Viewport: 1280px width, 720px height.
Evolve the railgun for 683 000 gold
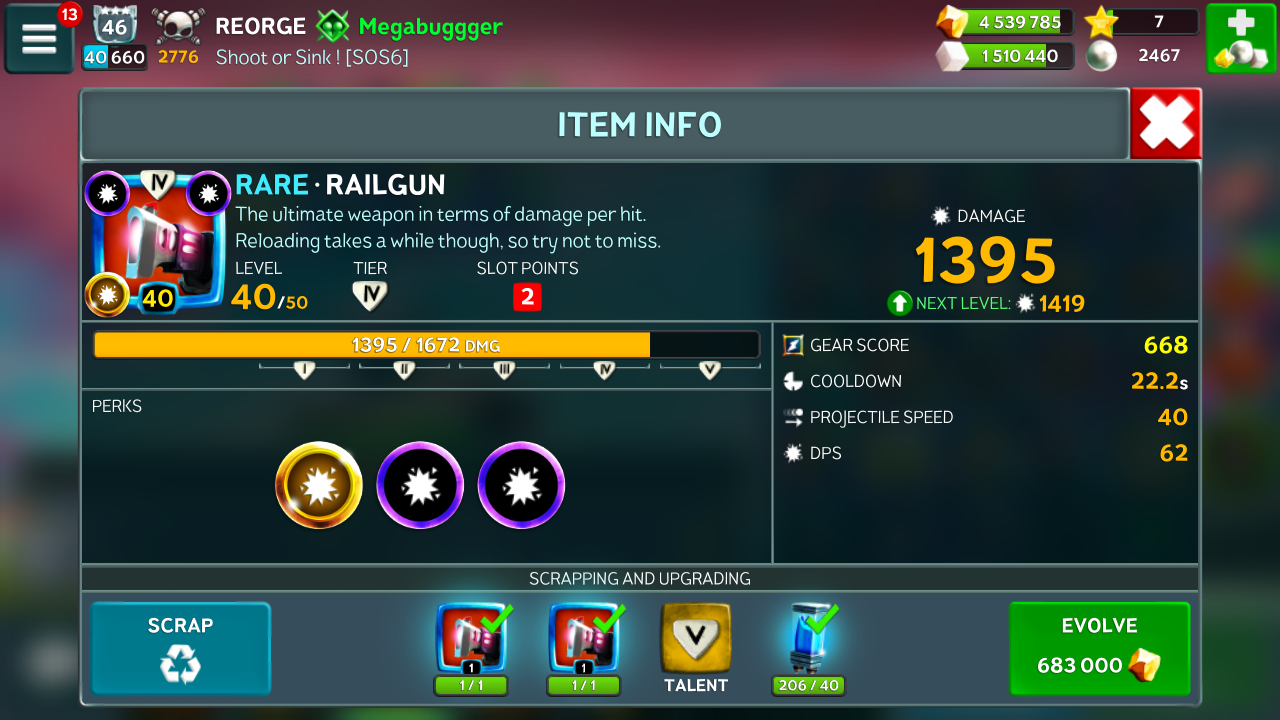(x=1099, y=648)
